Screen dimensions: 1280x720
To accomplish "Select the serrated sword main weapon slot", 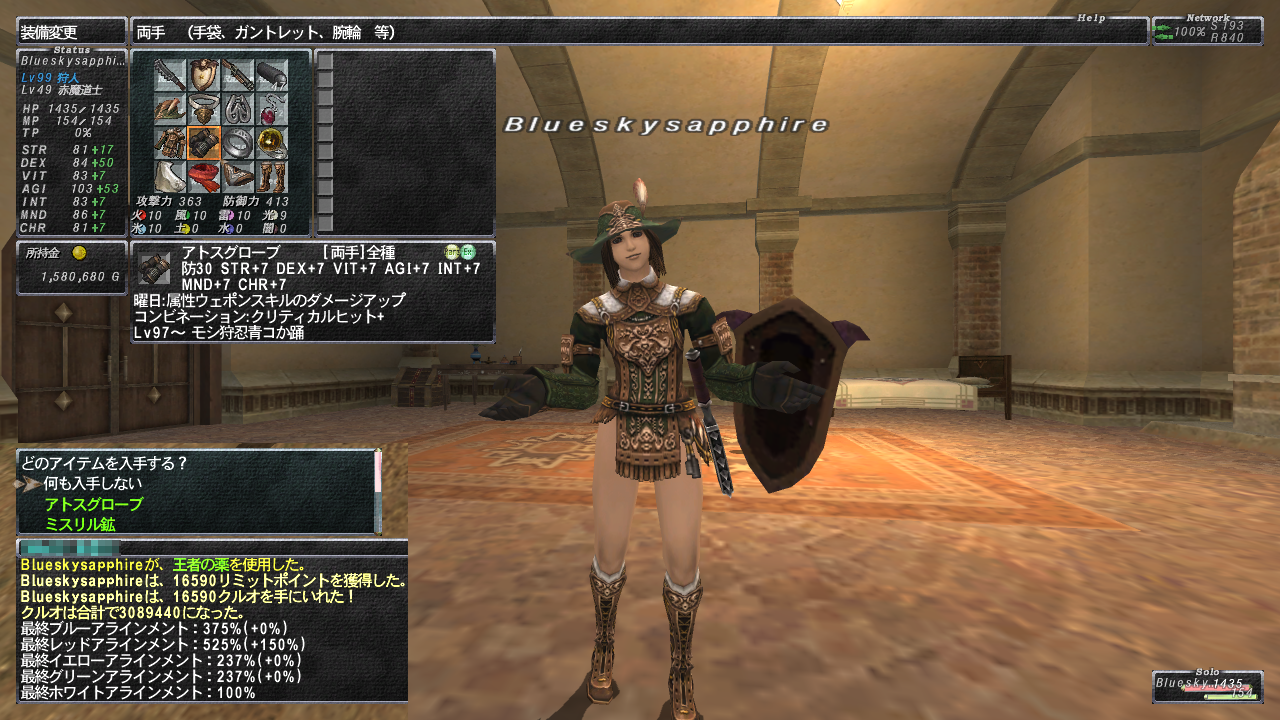I will pos(170,75).
